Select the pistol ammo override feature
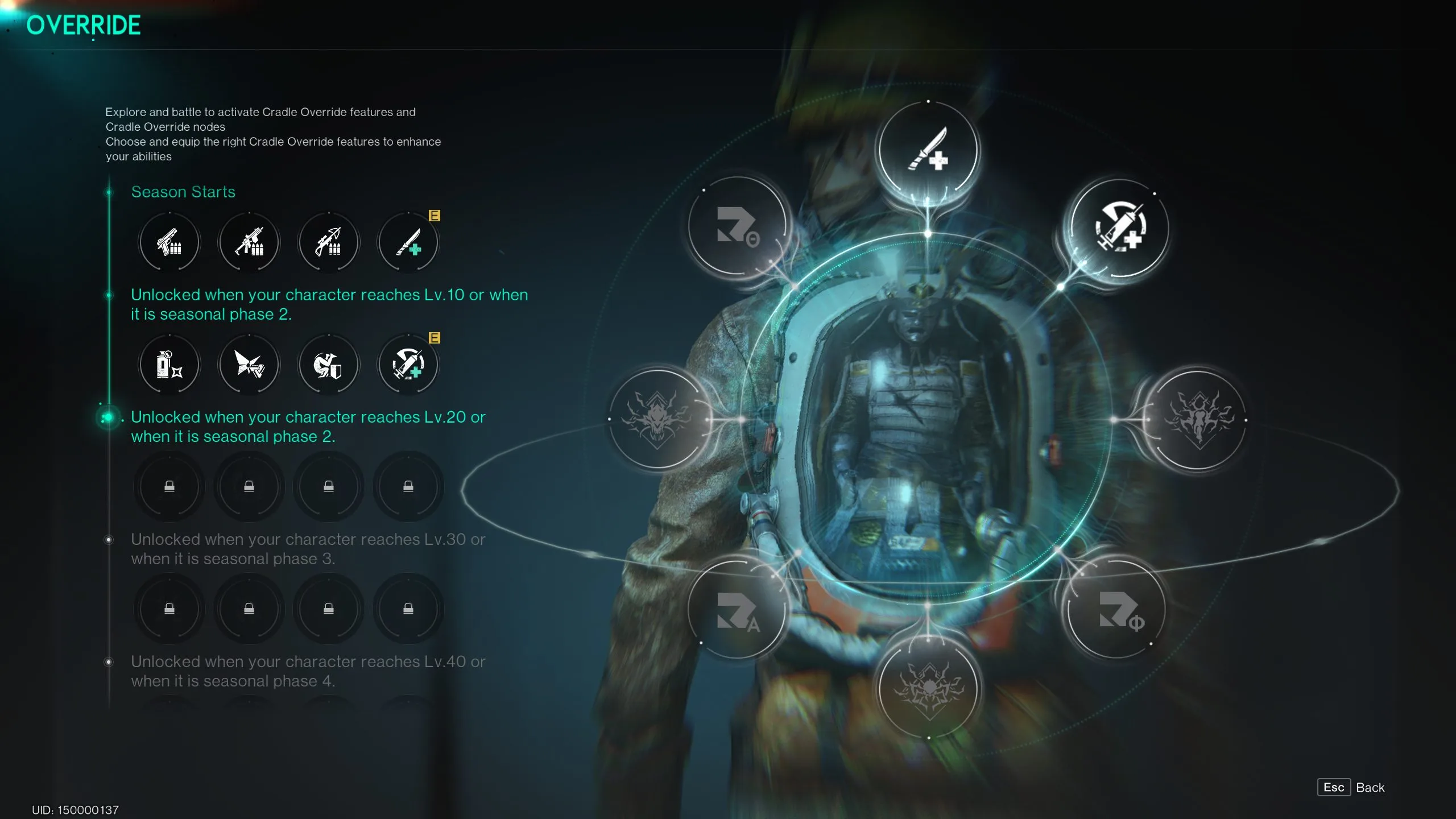This screenshot has height=819, width=1456. coord(169,242)
